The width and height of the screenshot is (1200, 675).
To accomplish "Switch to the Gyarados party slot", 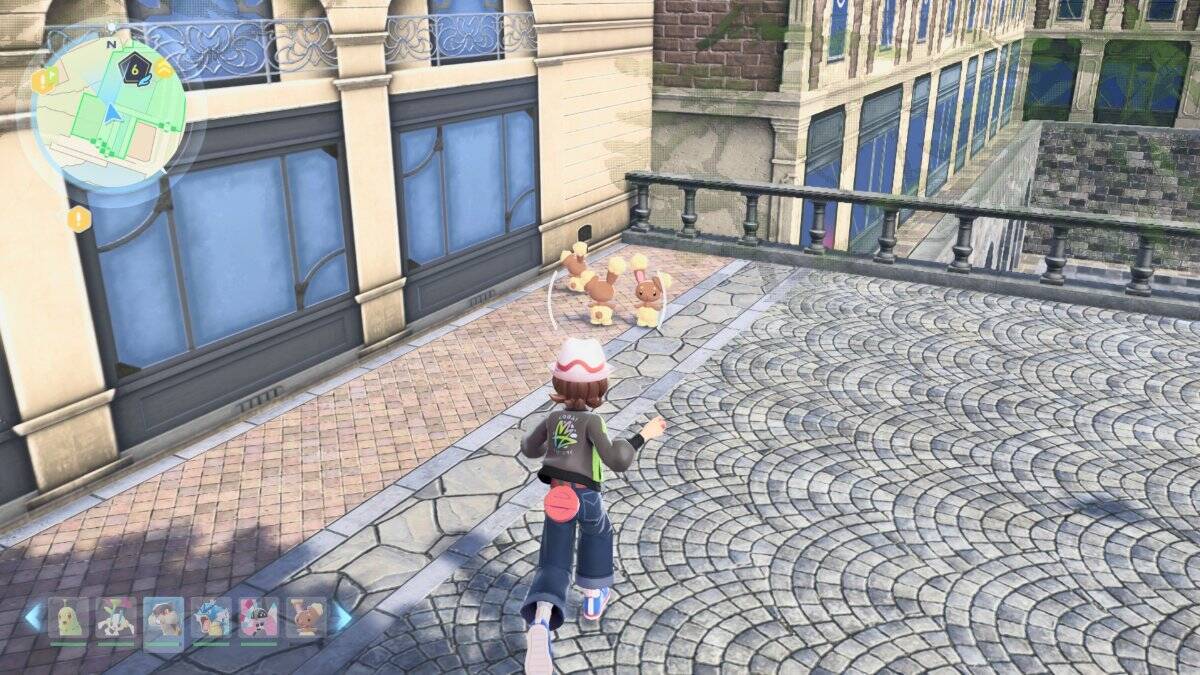I will tap(211, 618).
